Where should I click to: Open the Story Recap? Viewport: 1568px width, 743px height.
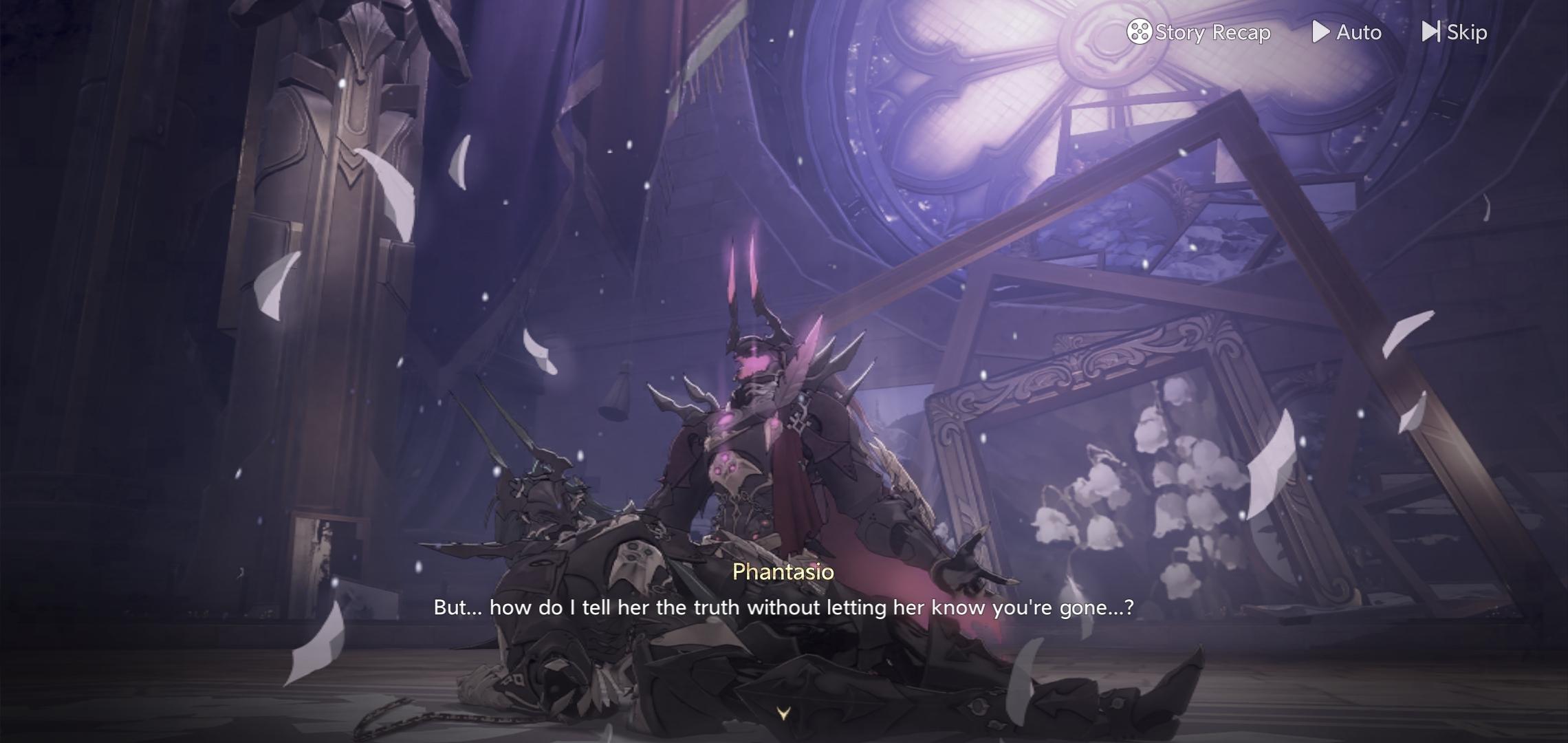pos(1199,32)
